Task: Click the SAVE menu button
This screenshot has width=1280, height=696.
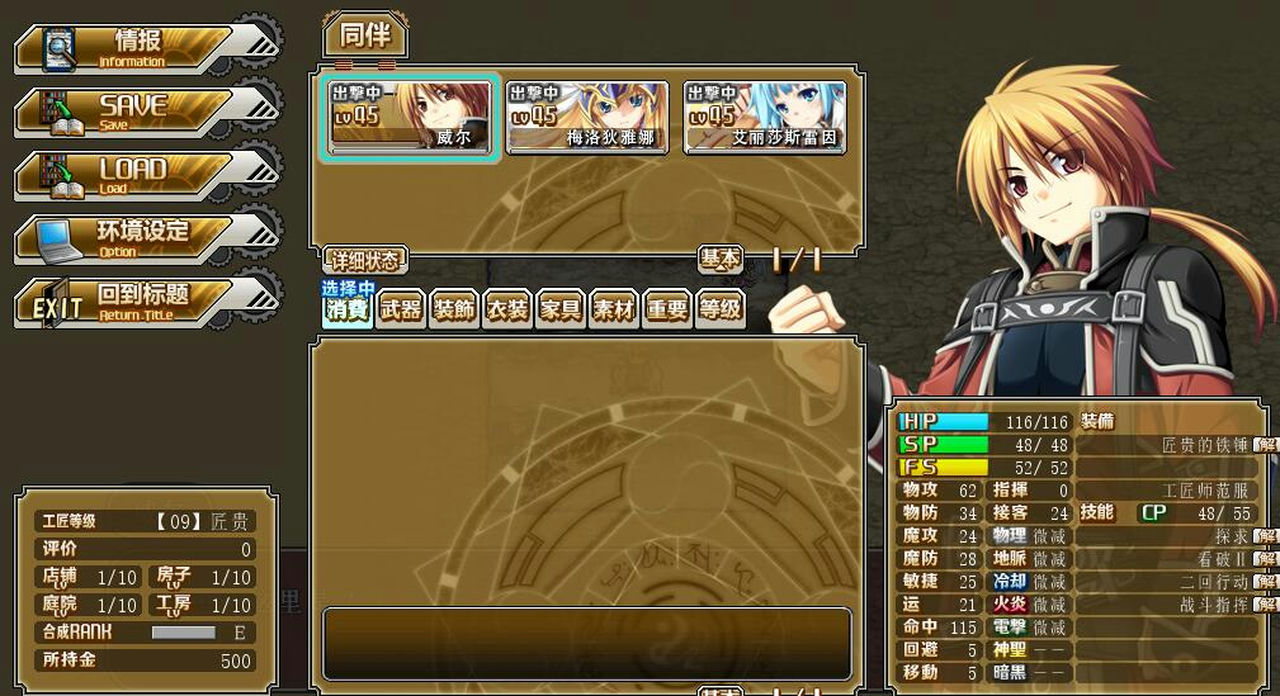Action: [x=140, y=111]
